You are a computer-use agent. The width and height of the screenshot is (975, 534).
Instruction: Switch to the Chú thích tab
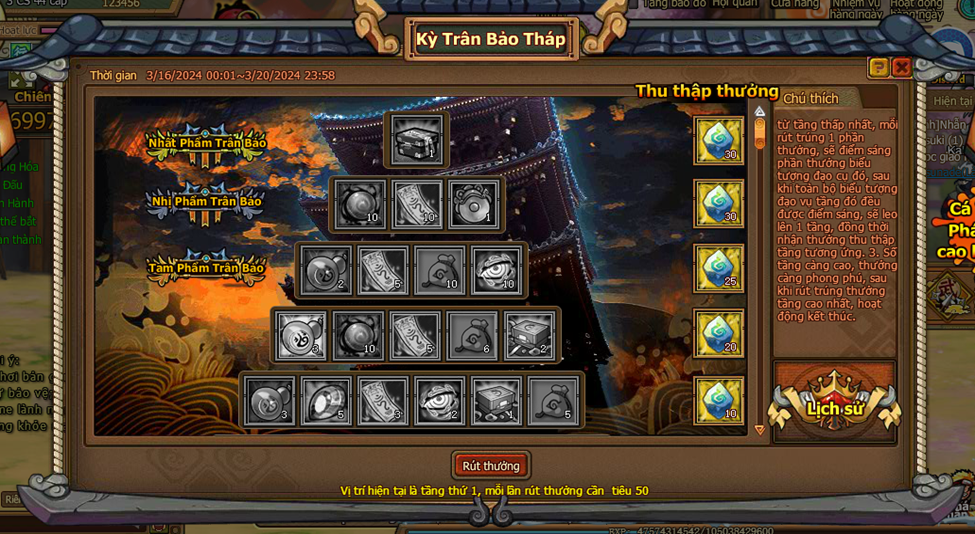(x=811, y=98)
